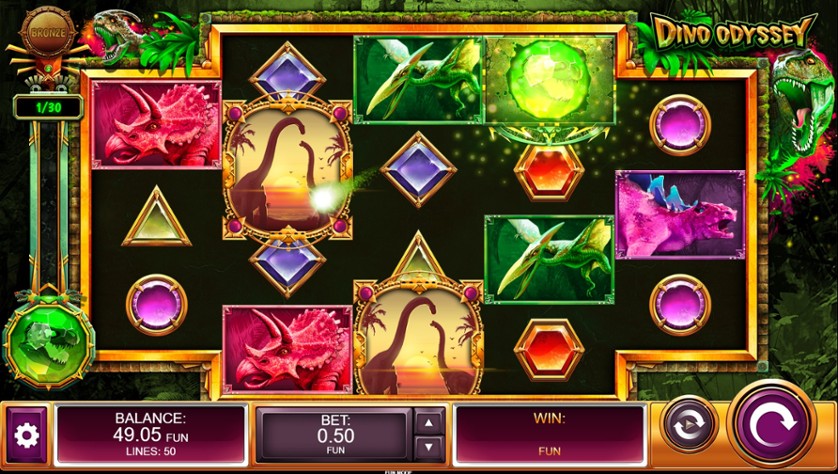The width and height of the screenshot is (838, 474).
Task: Decrease the bet amount with down arrow
Action: pyautogui.click(x=428, y=446)
